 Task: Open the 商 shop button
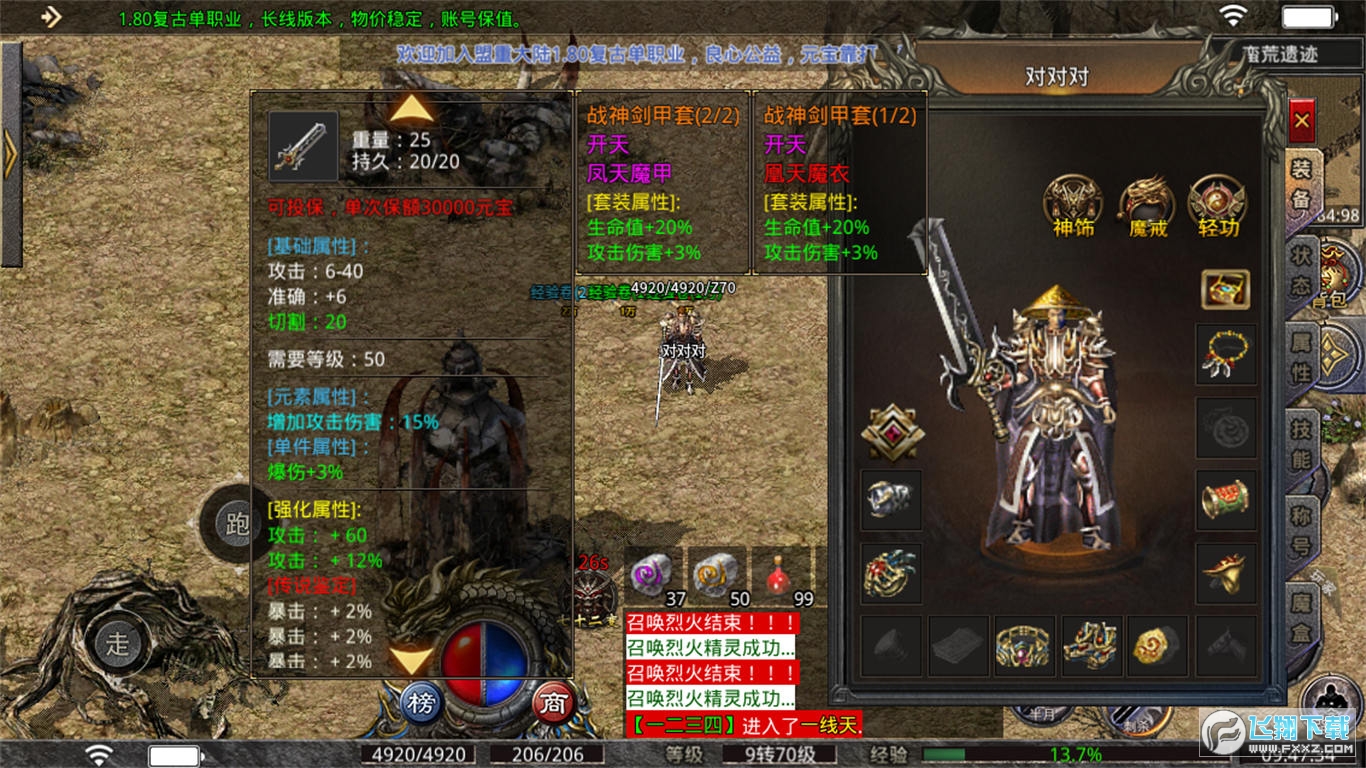[552, 704]
